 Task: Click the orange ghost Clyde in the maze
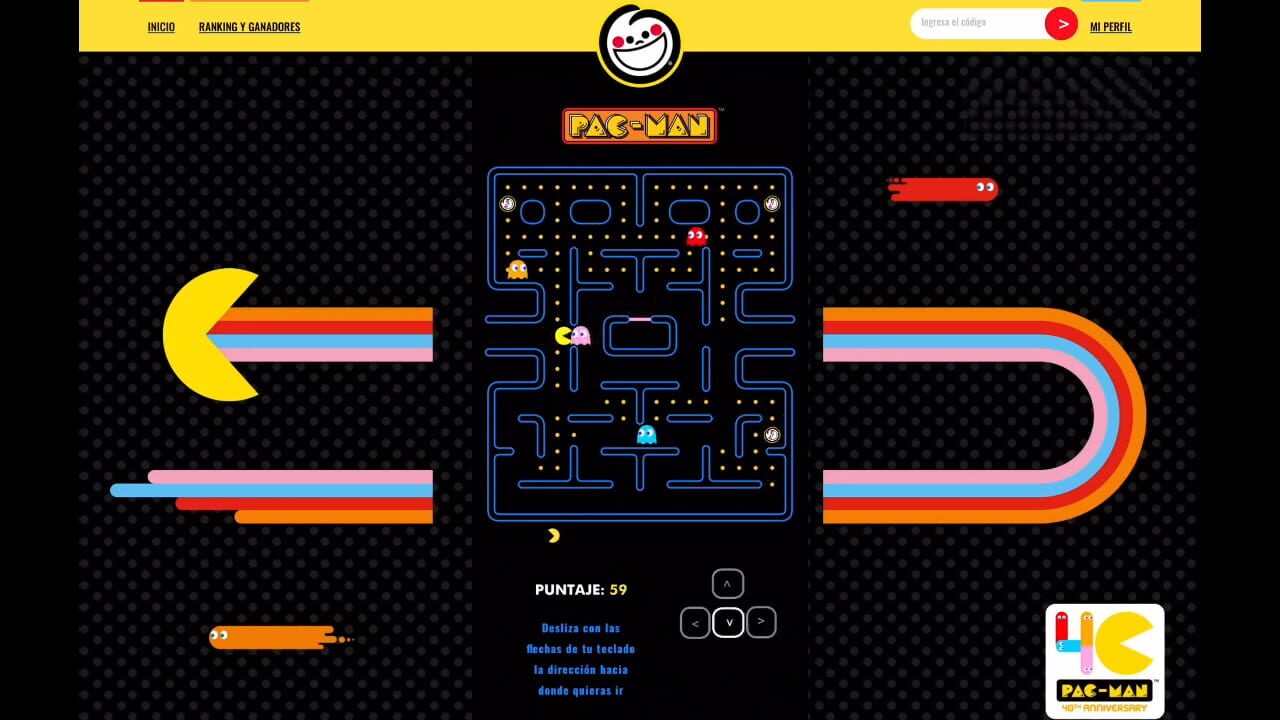coord(517,269)
